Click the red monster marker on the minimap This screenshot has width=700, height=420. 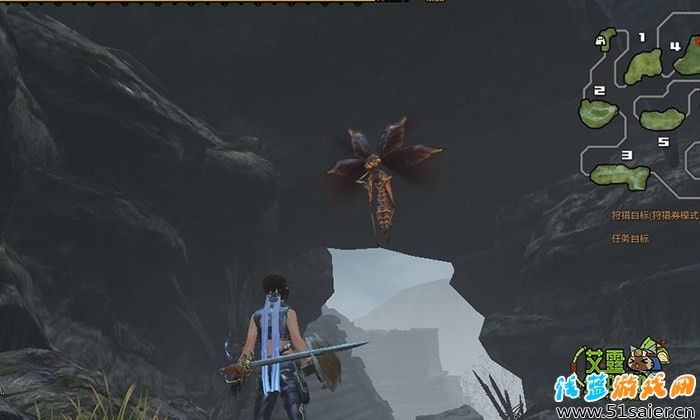(697, 41)
